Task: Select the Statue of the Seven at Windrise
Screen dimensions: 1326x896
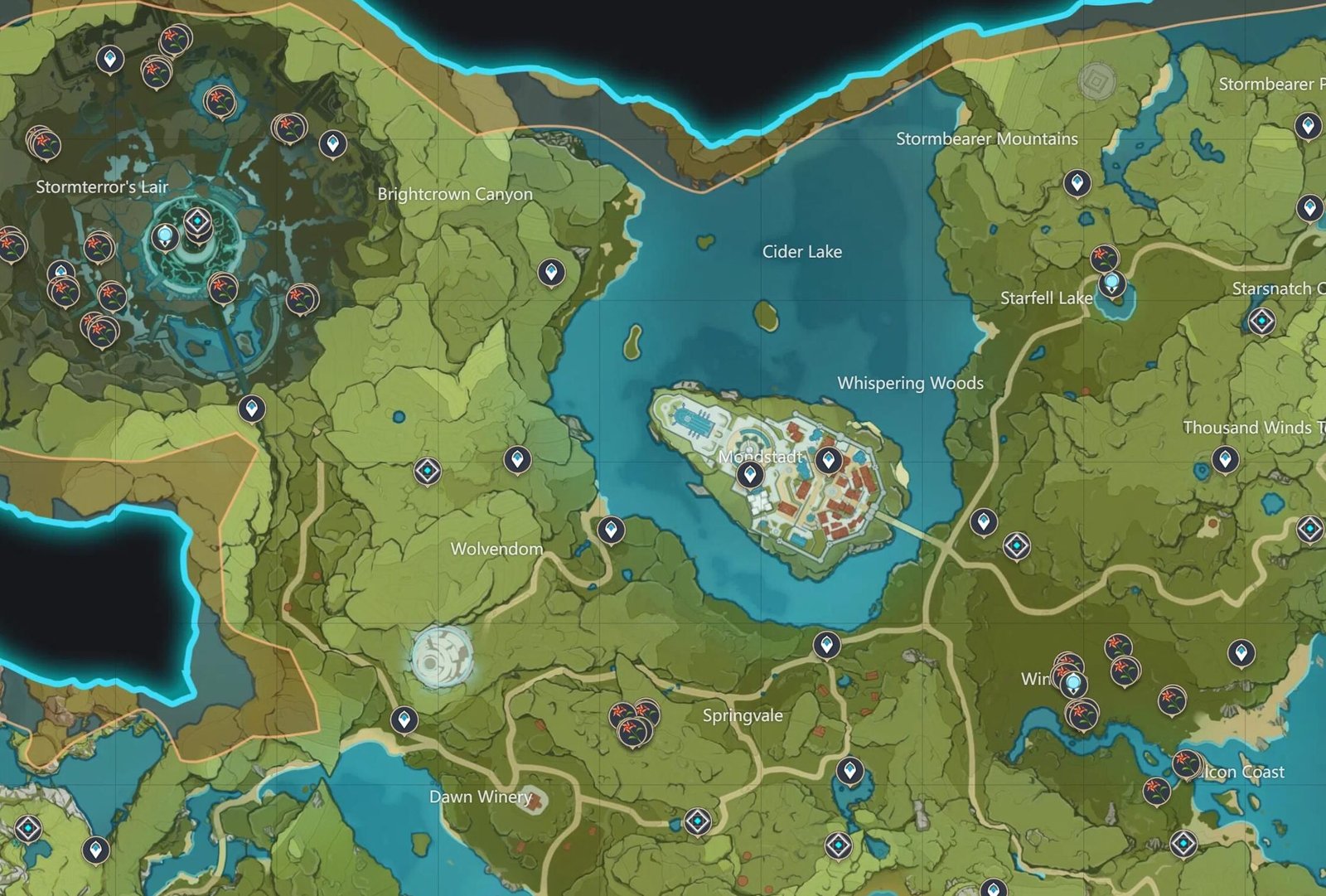Action: (1074, 684)
